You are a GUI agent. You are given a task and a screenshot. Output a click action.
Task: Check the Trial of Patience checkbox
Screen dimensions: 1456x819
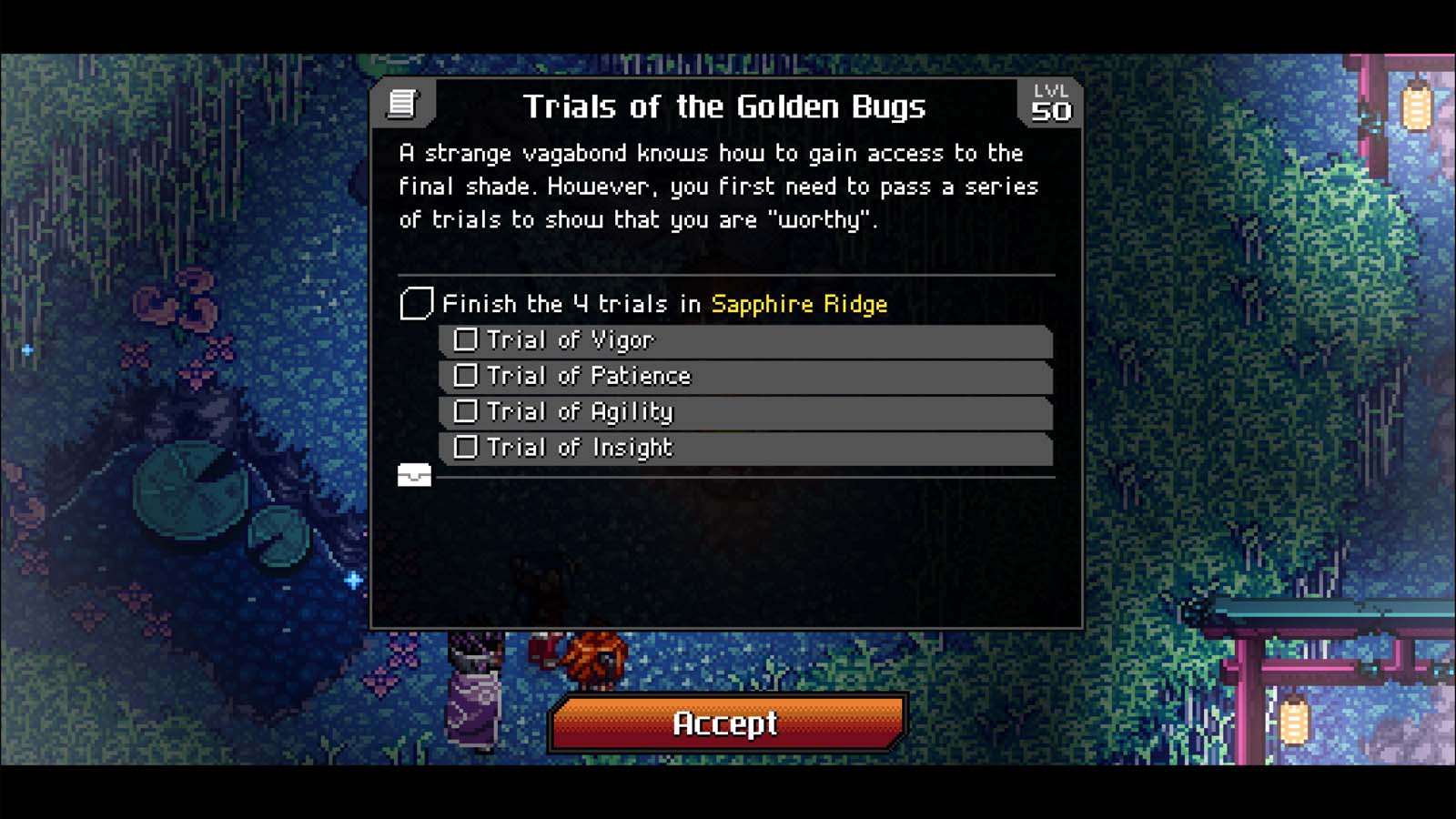tap(467, 375)
